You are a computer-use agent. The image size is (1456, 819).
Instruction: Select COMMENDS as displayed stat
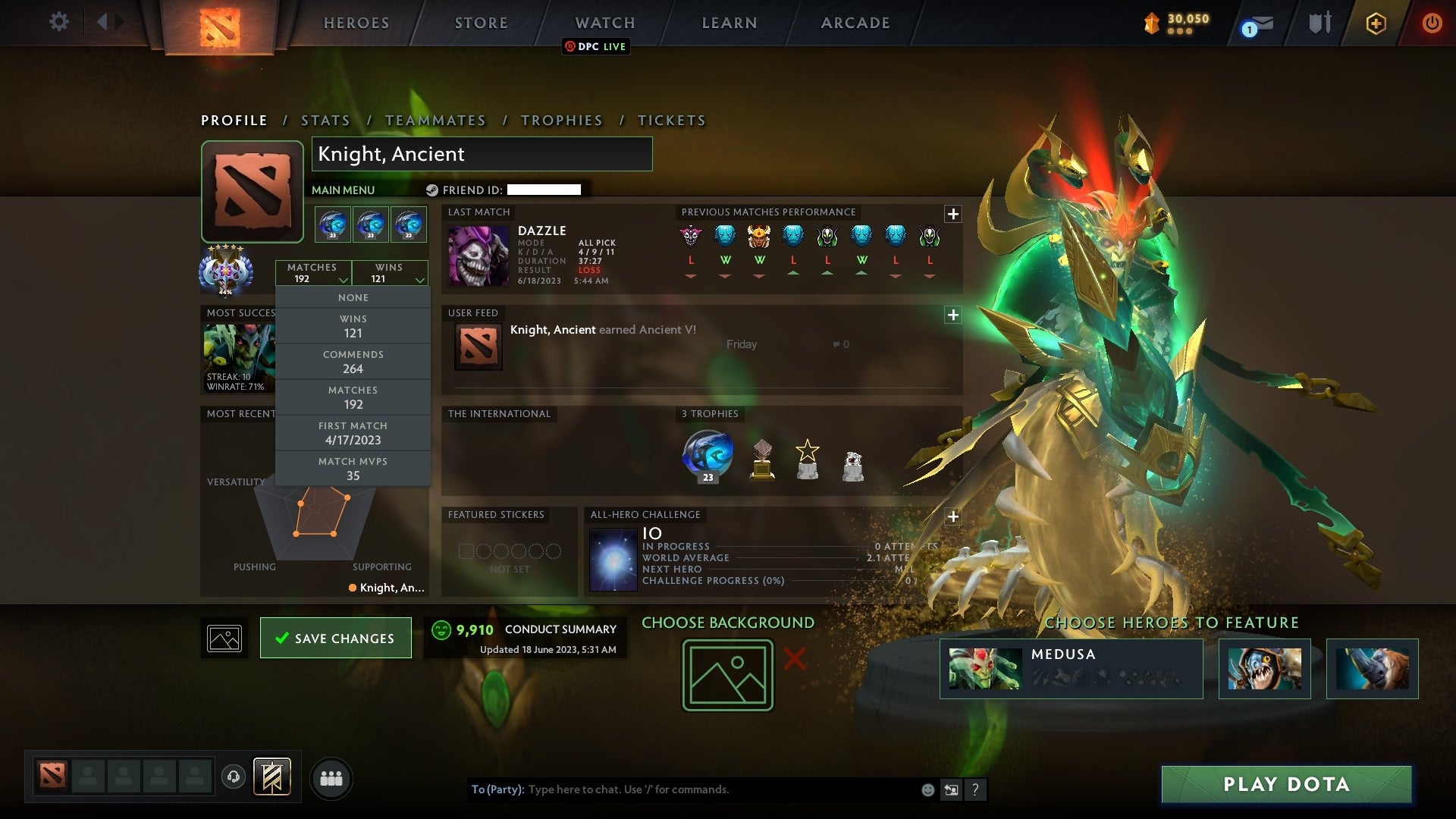pyautogui.click(x=353, y=361)
